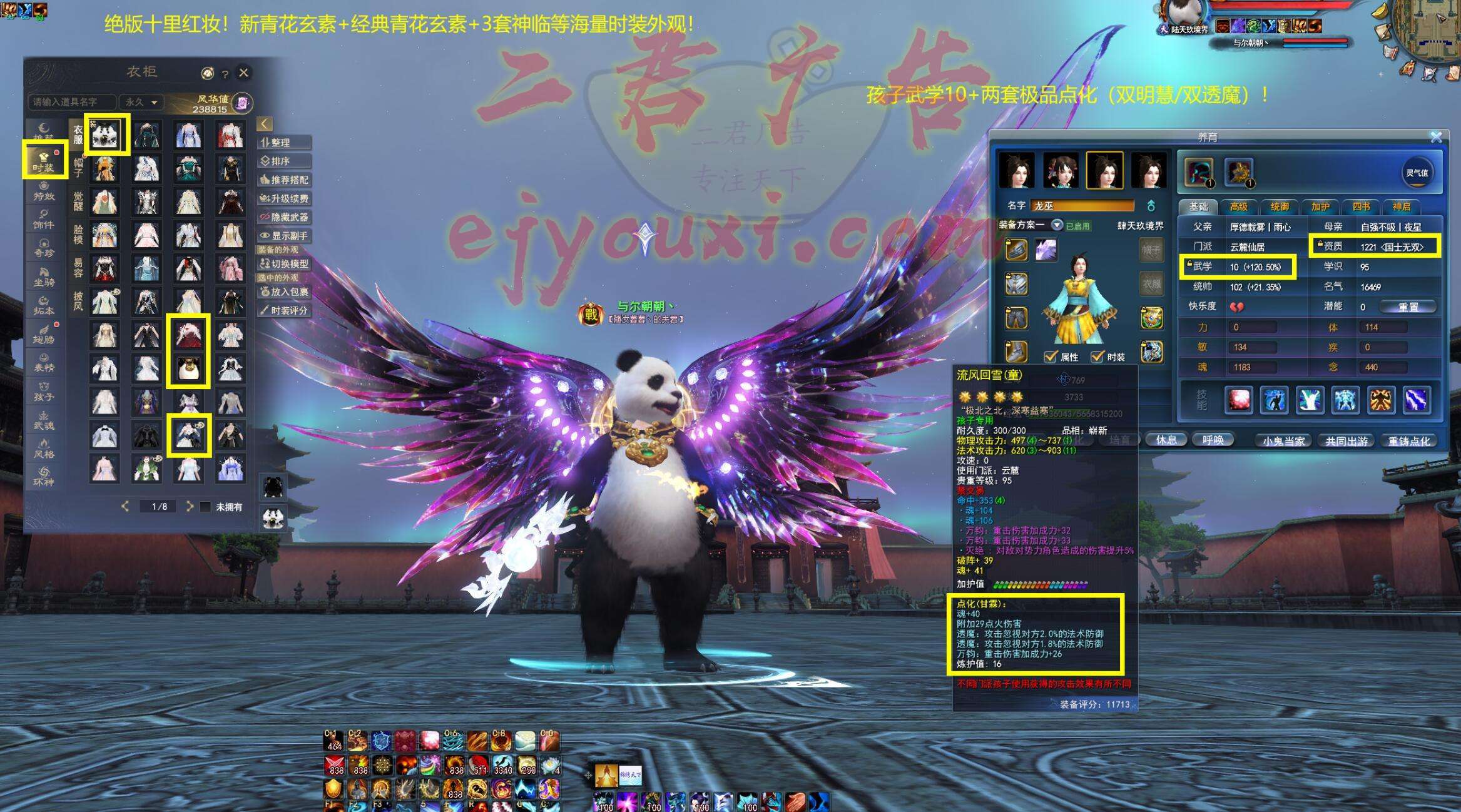Click the 呼唤 summon child button
The height and width of the screenshot is (812, 1461).
coord(1213,440)
